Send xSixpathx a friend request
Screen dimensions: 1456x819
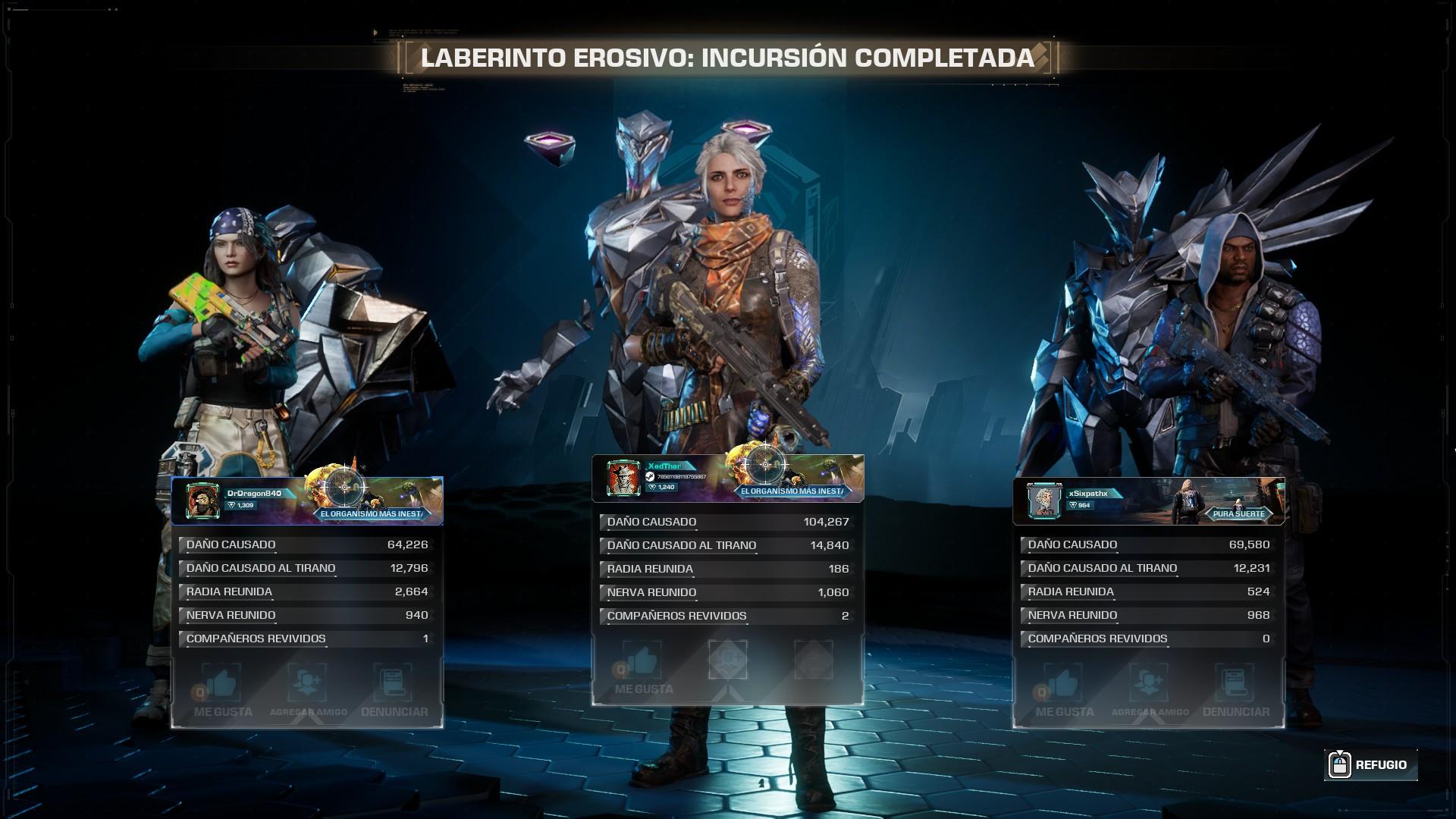click(1150, 691)
